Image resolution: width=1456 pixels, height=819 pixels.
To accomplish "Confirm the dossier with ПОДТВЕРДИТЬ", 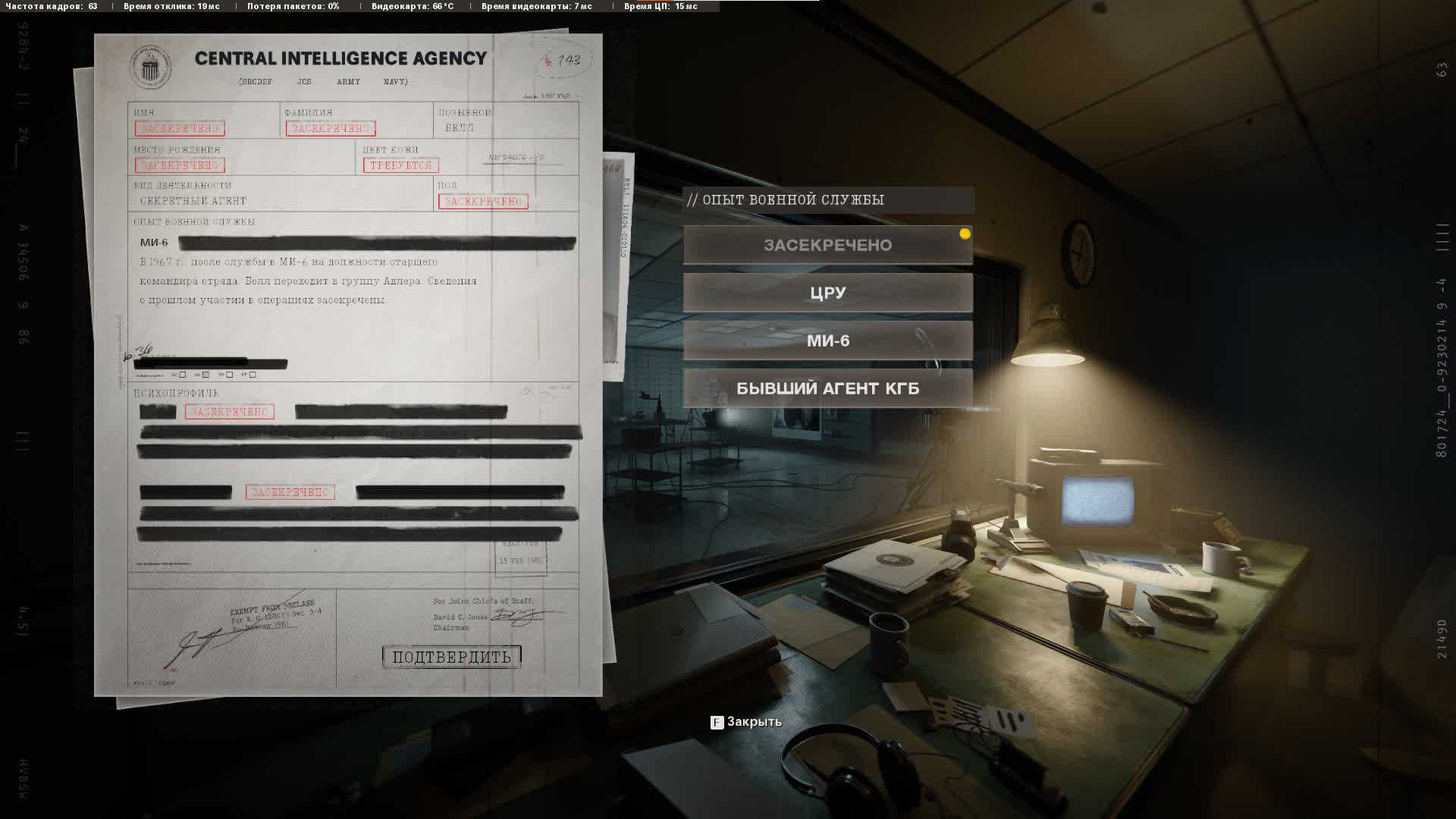I will 452,657.
